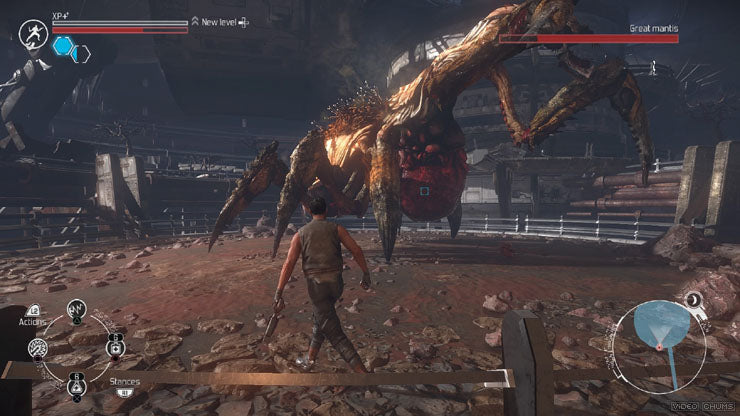Viewport: 740px width, 416px height.
Task: Use the medkit item on the action wheel
Action: pyautogui.click(x=116, y=348)
